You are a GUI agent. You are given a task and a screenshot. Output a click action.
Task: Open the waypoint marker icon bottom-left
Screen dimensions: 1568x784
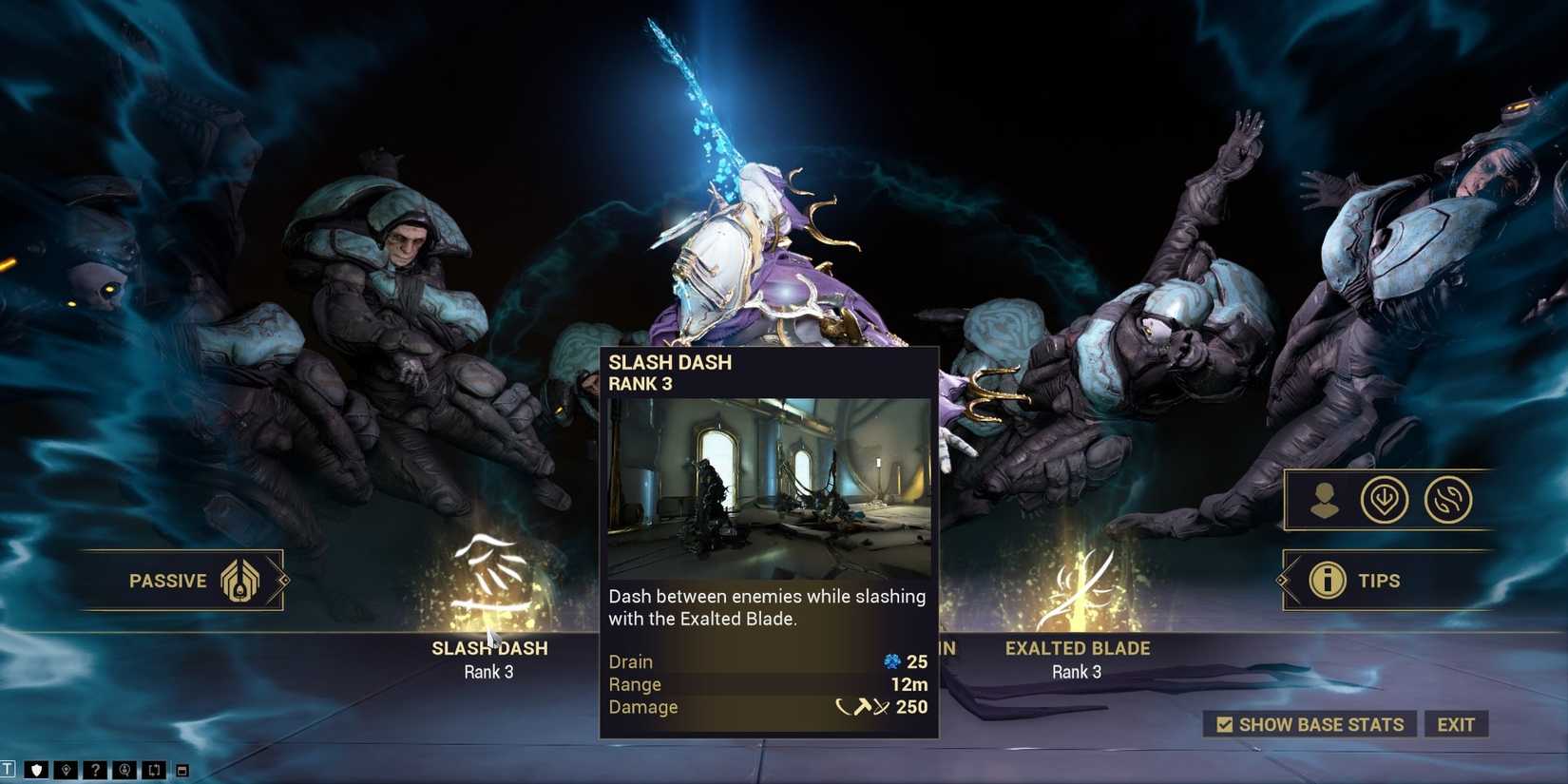click(x=66, y=770)
